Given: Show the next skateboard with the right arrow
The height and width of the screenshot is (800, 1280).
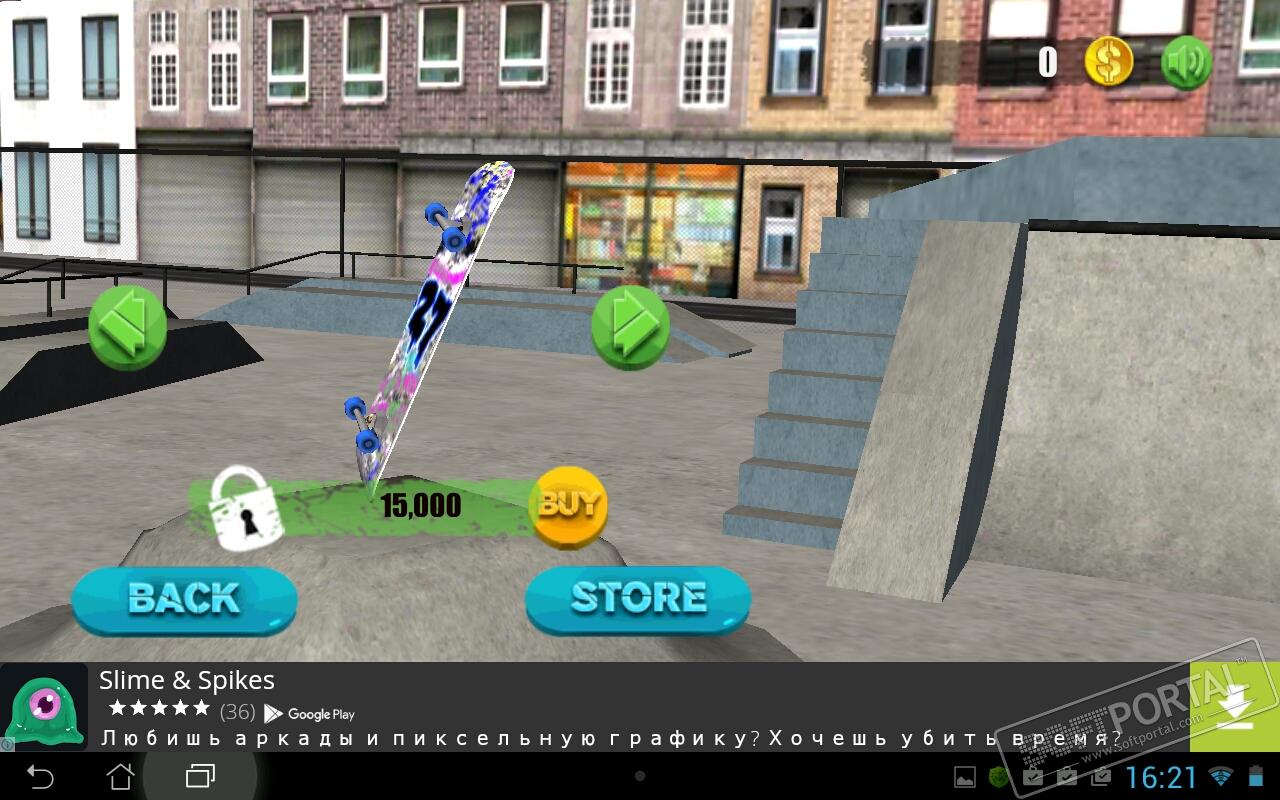Looking at the screenshot, I should [630, 326].
